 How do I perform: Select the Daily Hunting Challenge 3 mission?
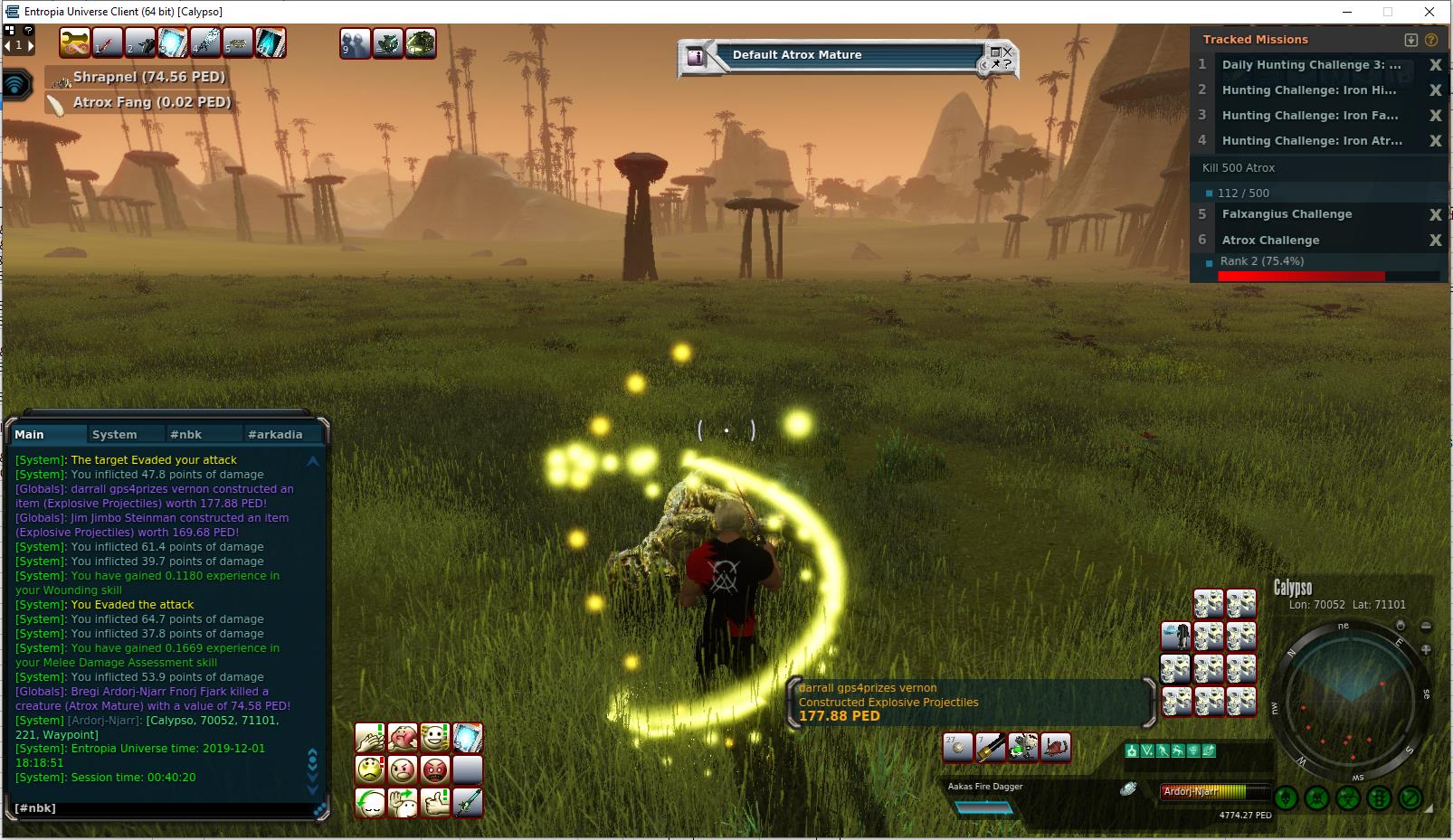click(x=1310, y=65)
